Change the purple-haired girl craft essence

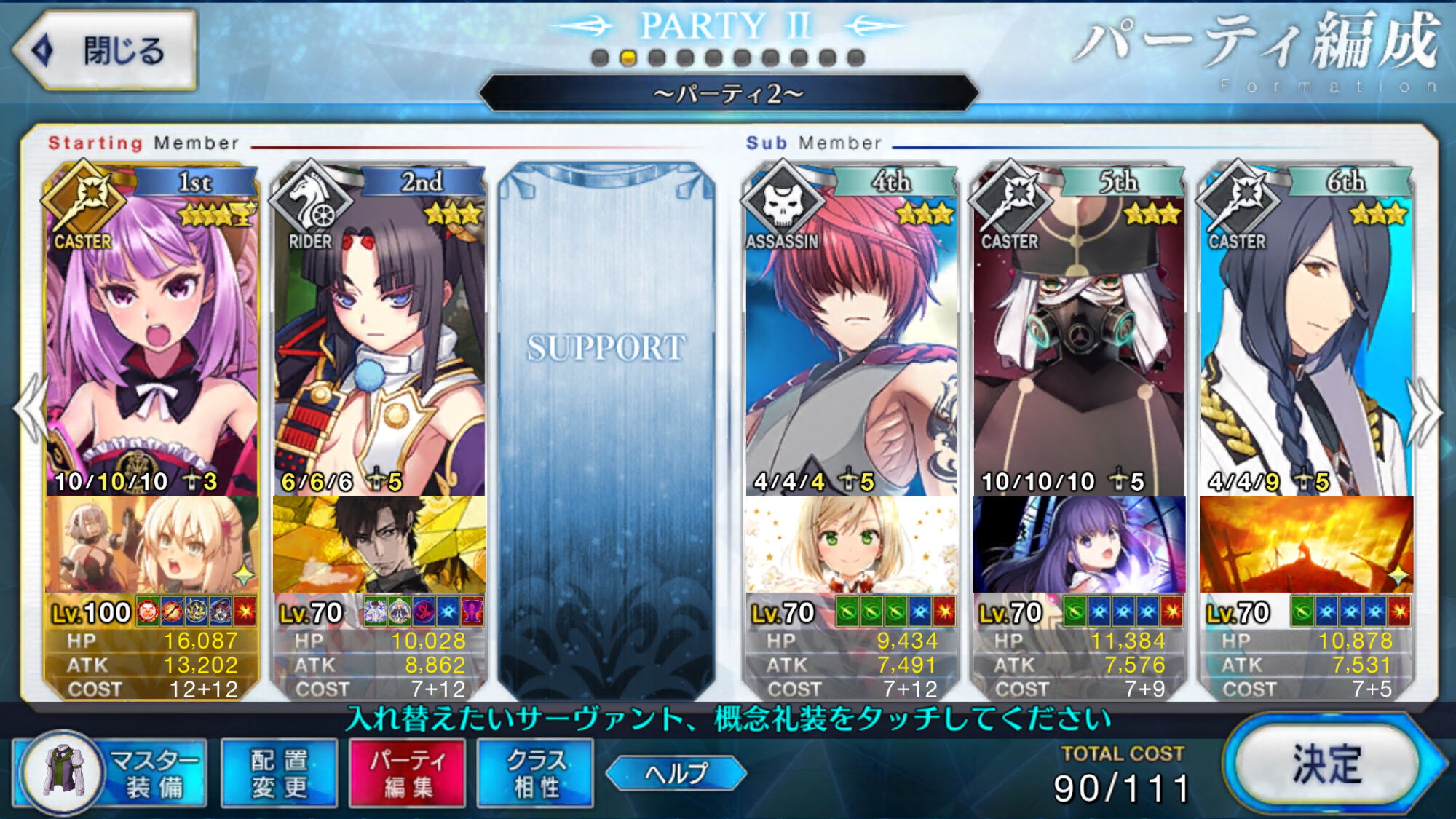[1079, 545]
